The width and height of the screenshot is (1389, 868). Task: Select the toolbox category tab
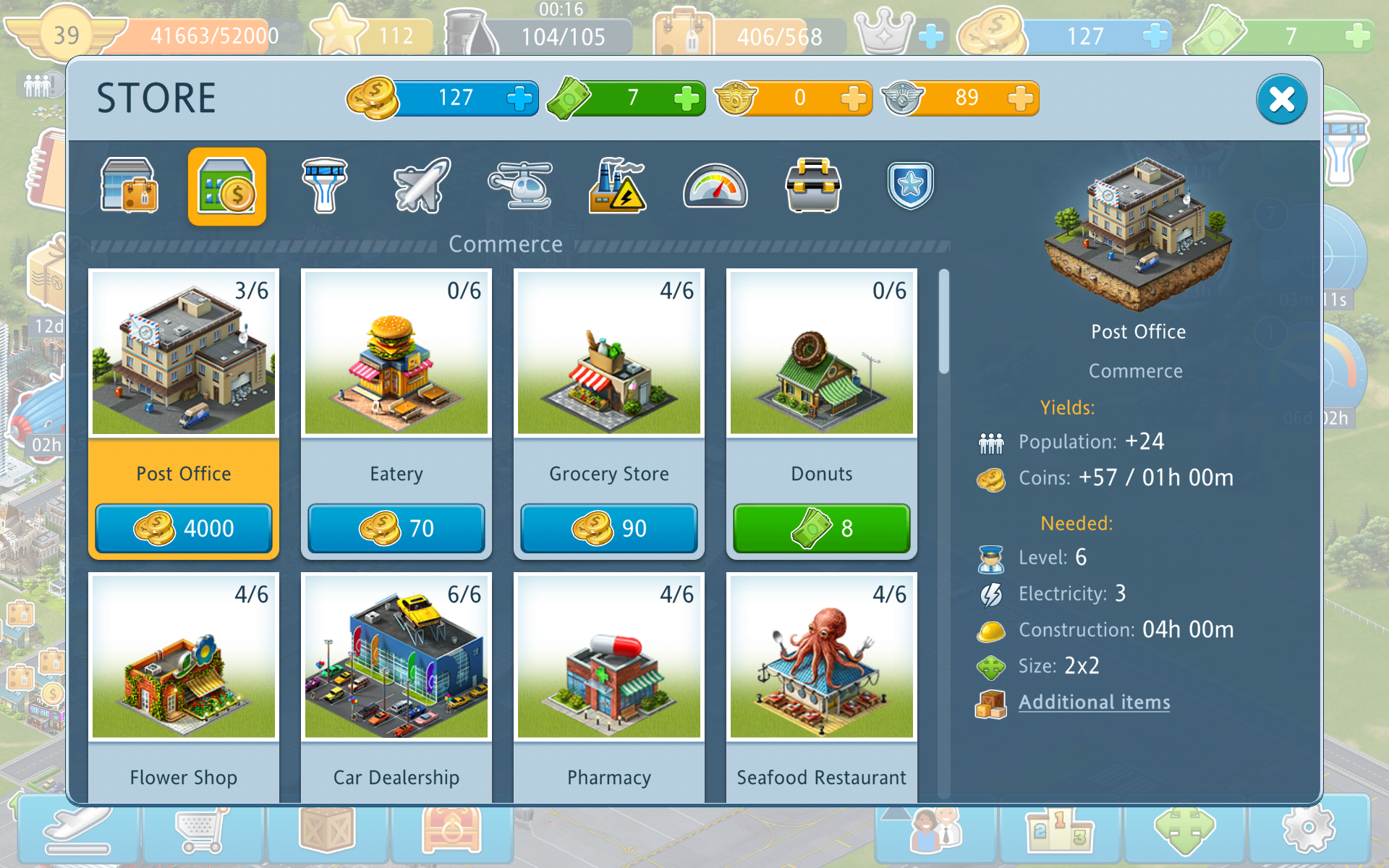[x=813, y=187]
